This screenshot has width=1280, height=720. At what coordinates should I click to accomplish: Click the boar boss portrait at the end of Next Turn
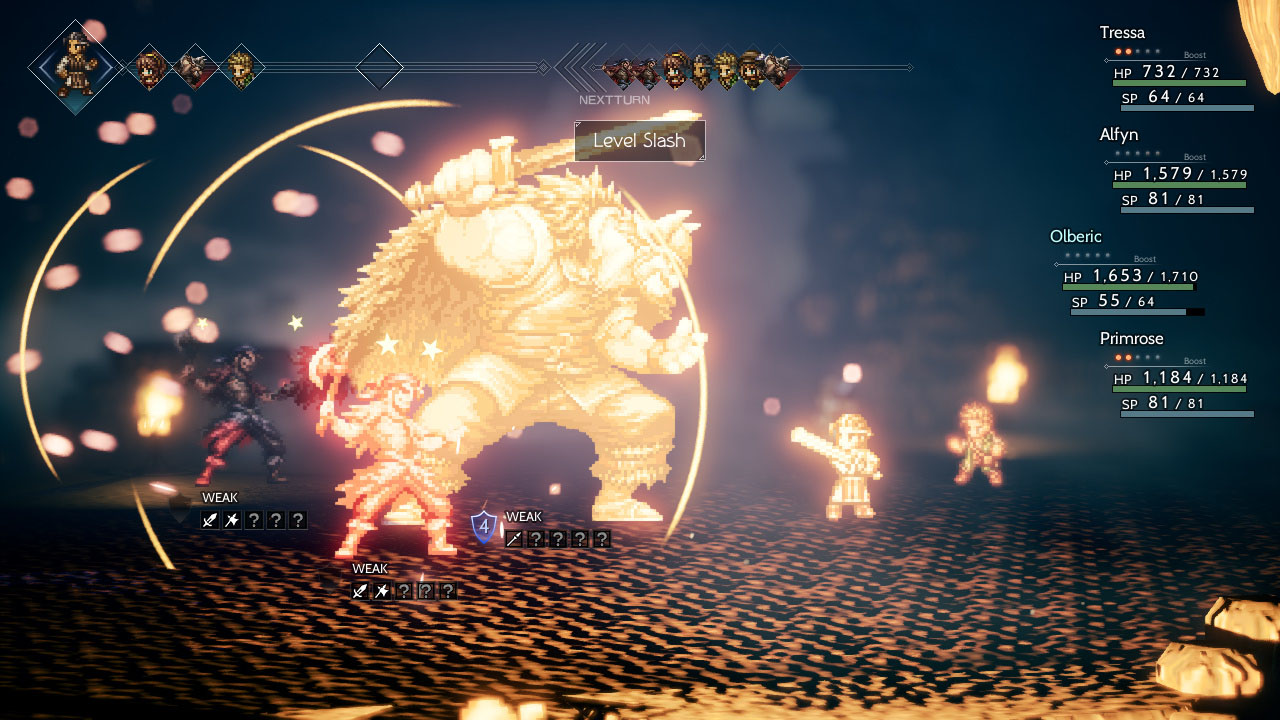(x=776, y=68)
